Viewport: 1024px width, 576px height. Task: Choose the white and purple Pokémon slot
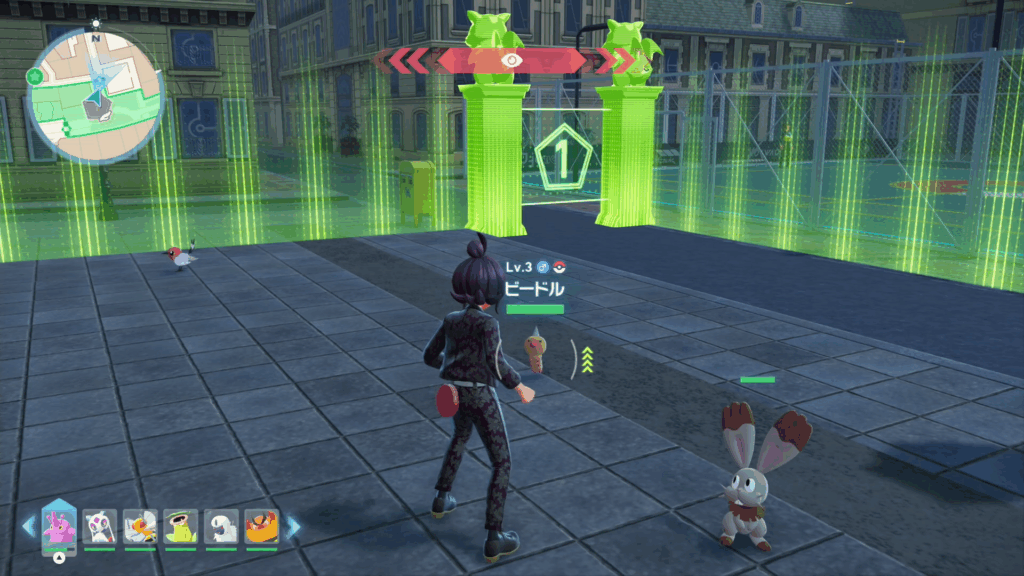coord(99,526)
